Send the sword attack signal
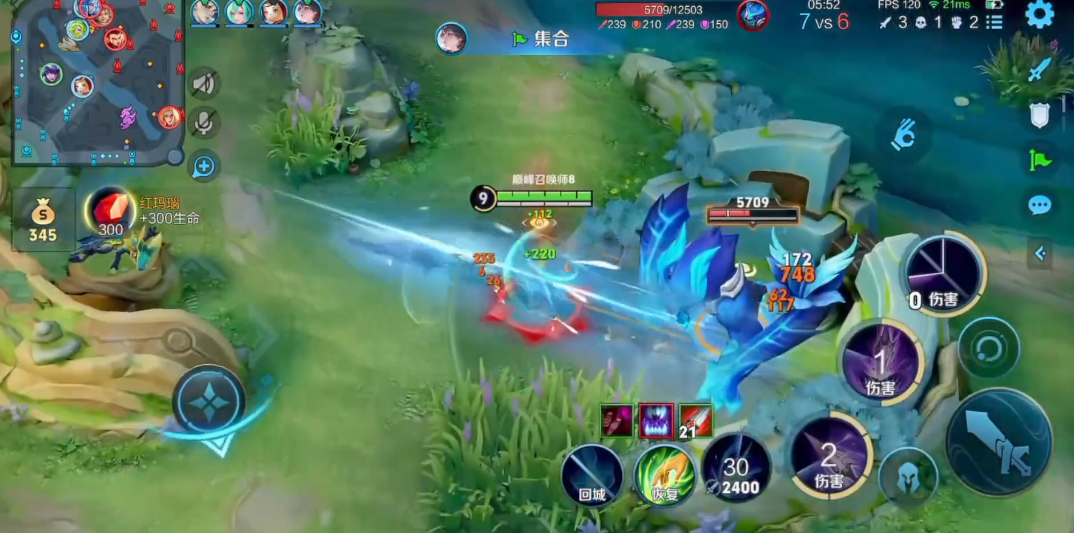This screenshot has width=1074, height=533. click(1040, 69)
